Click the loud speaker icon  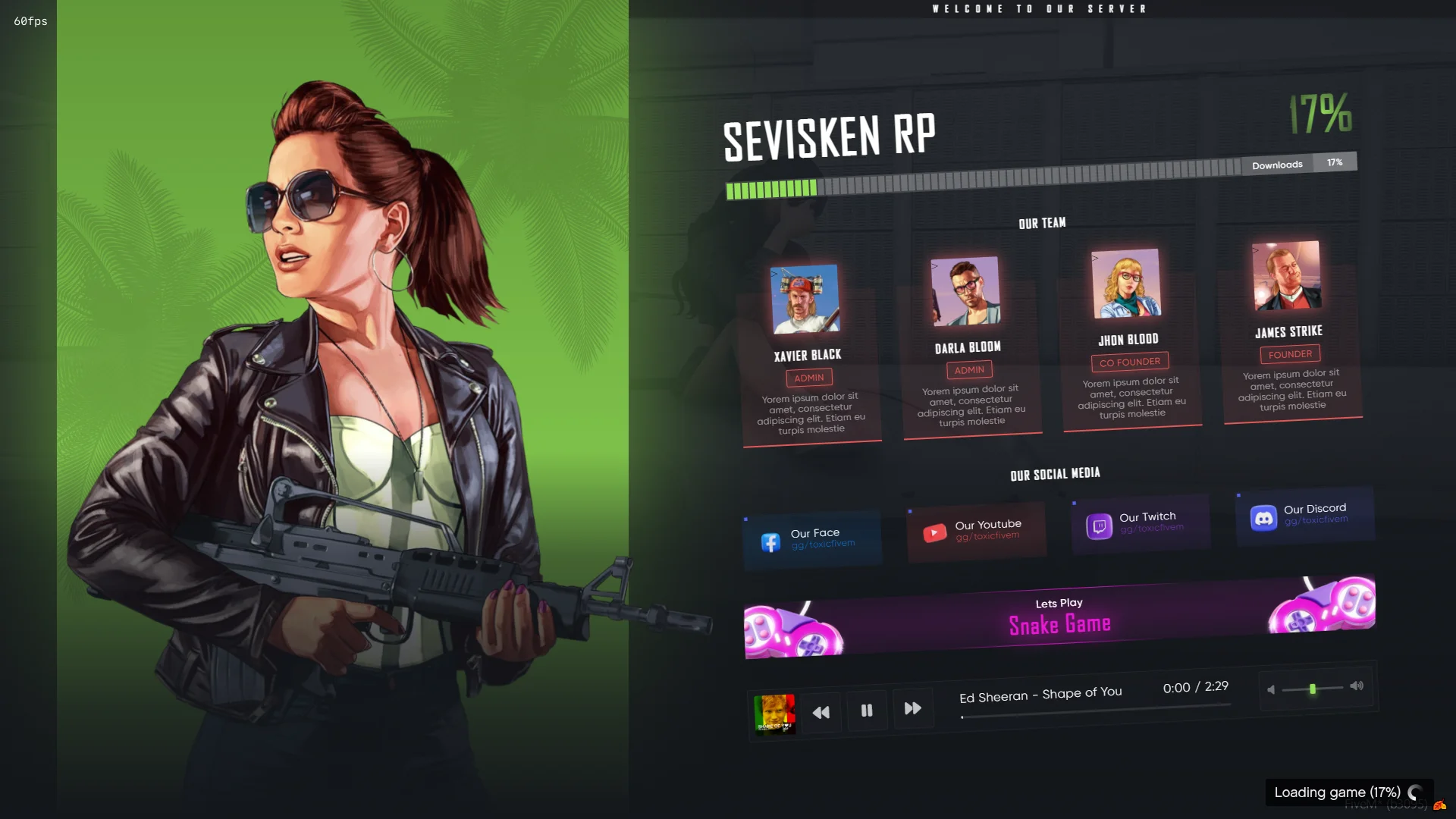(x=1357, y=686)
